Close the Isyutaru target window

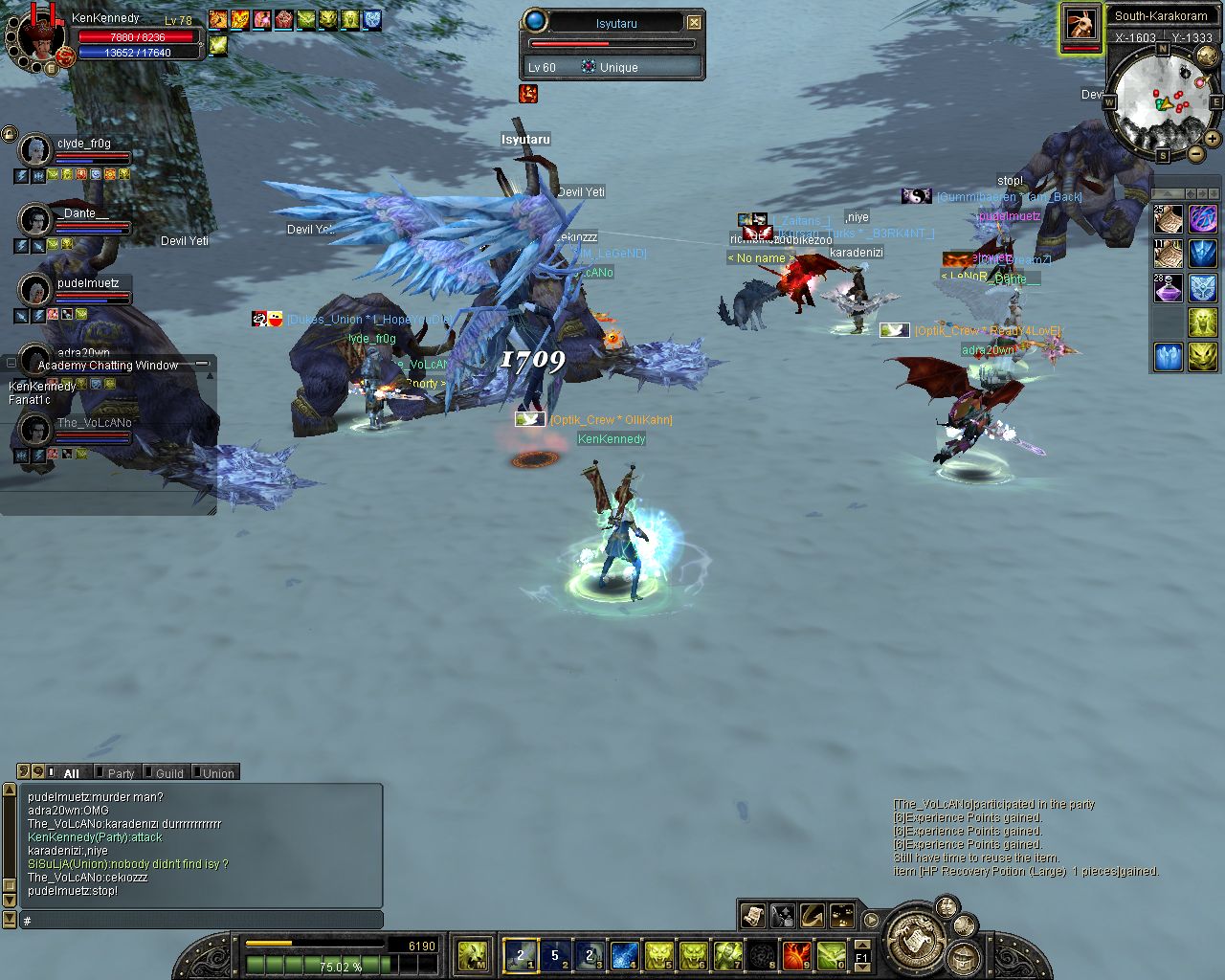click(x=695, y=22)
